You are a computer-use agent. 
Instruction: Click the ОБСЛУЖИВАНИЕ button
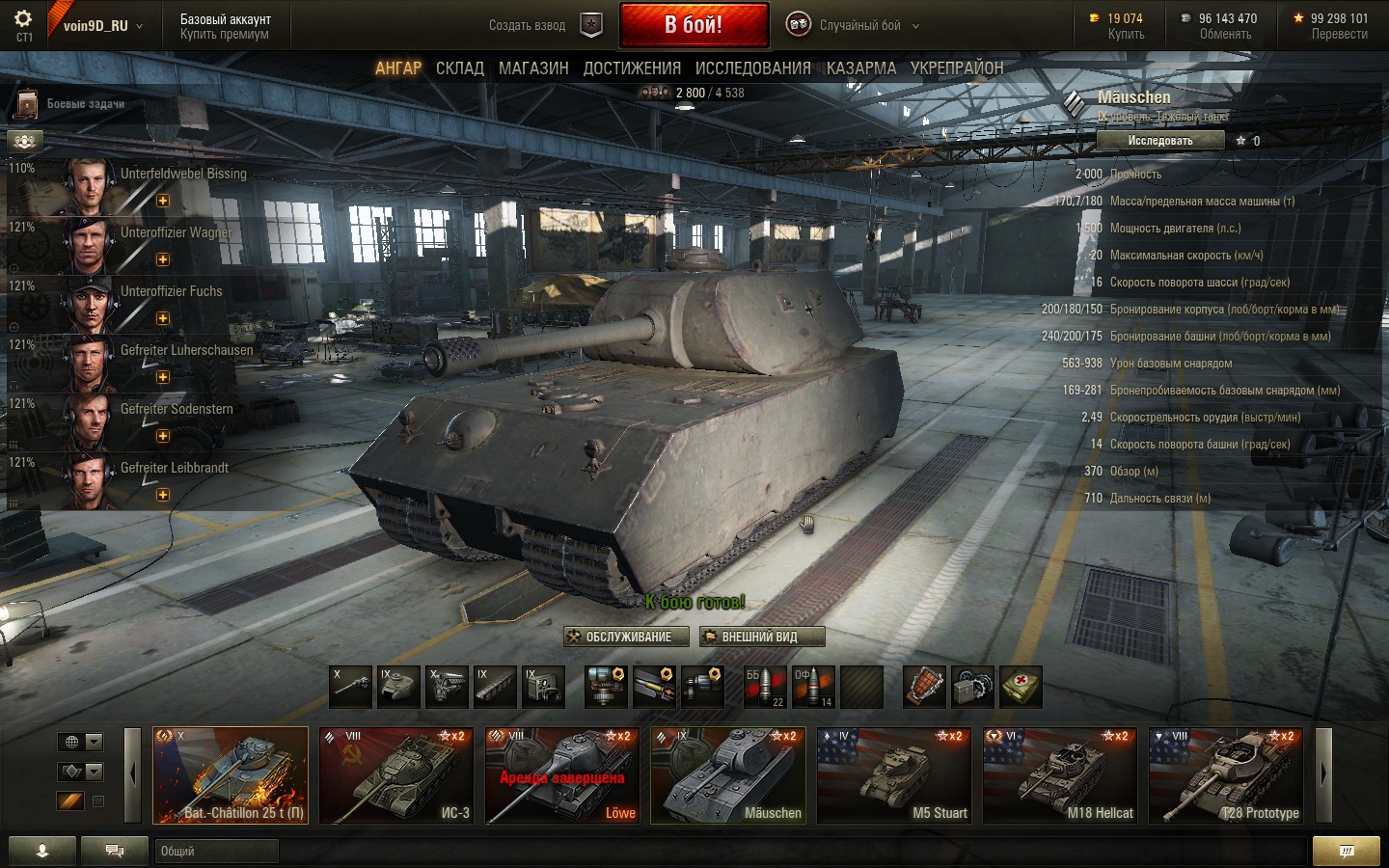(627, 637)
